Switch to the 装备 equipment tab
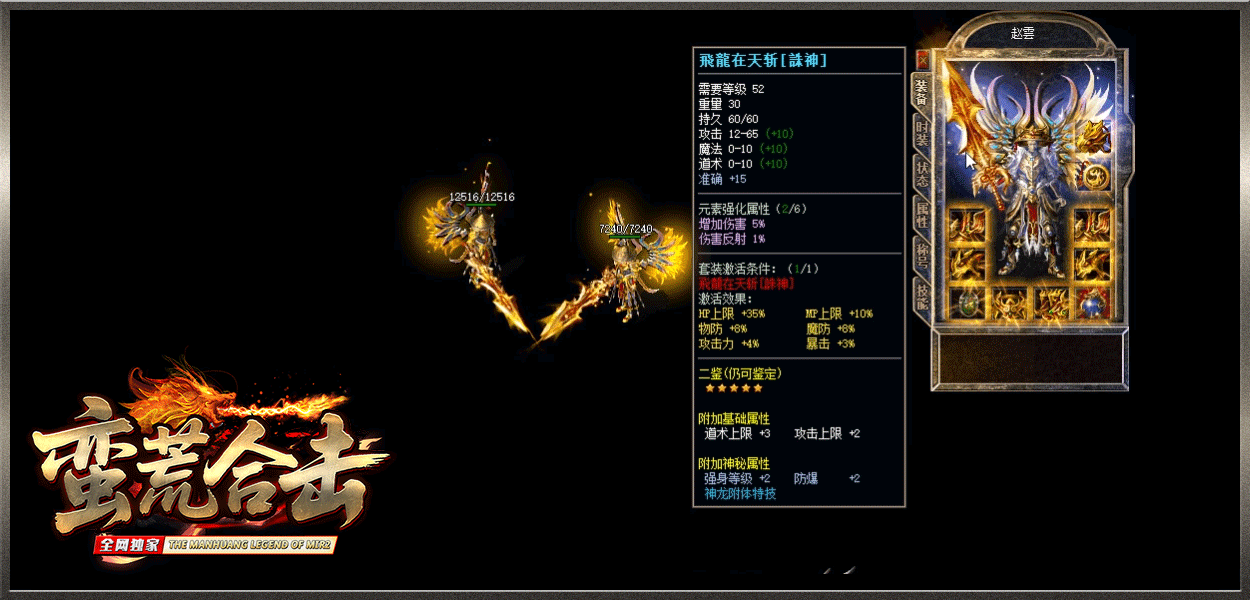 coord(922,92)
